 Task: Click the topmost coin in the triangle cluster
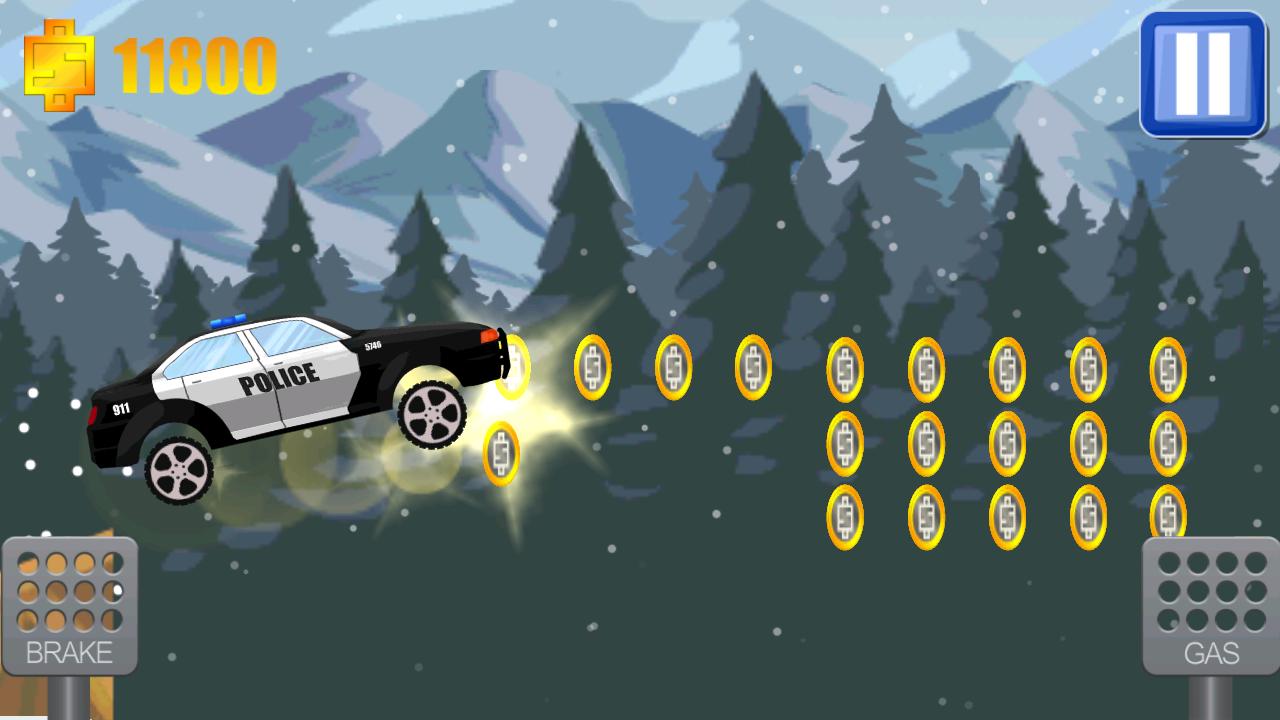(845, 365)
